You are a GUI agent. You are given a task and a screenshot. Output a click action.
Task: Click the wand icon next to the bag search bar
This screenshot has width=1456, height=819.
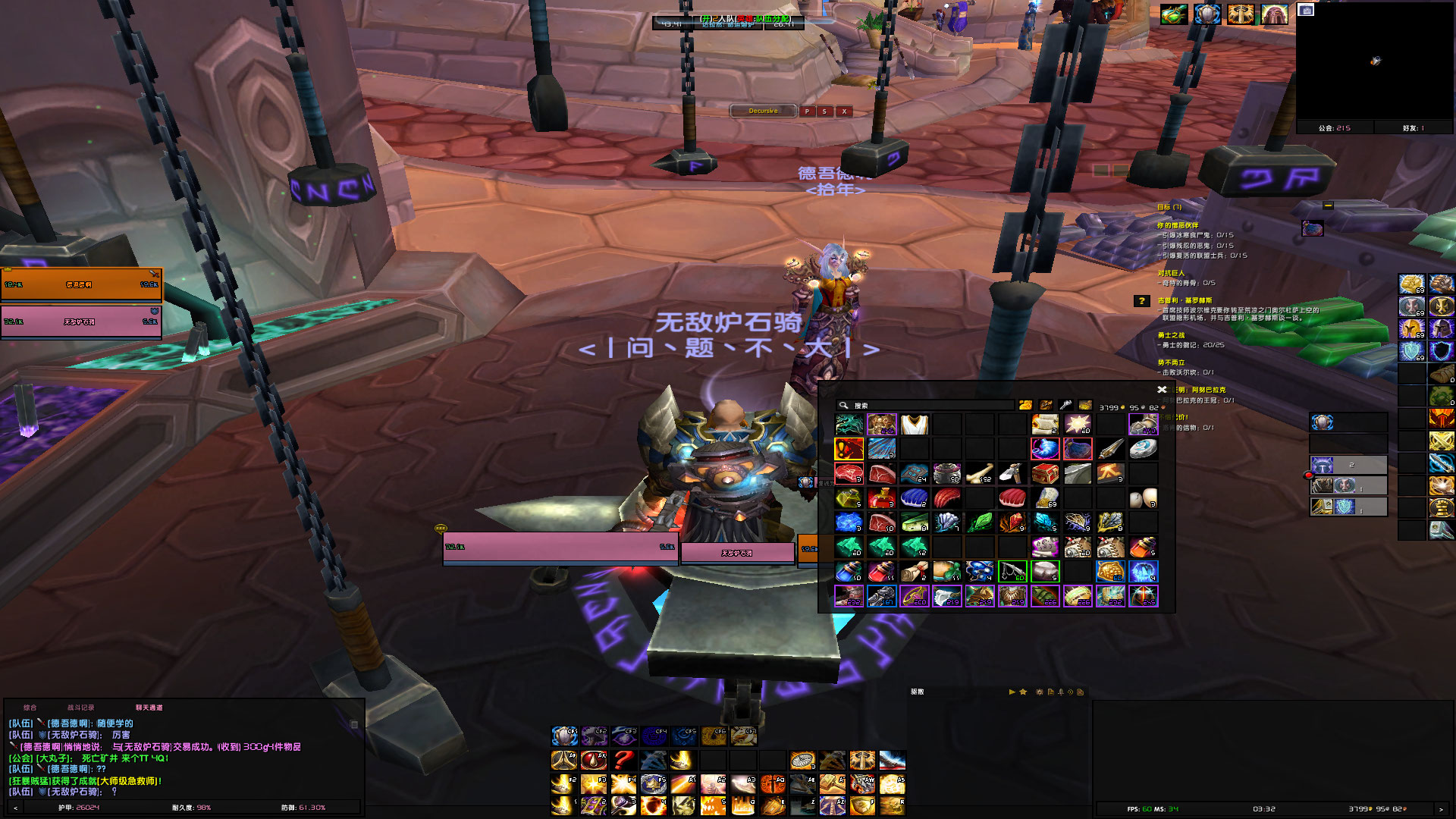click(1065, 404)
